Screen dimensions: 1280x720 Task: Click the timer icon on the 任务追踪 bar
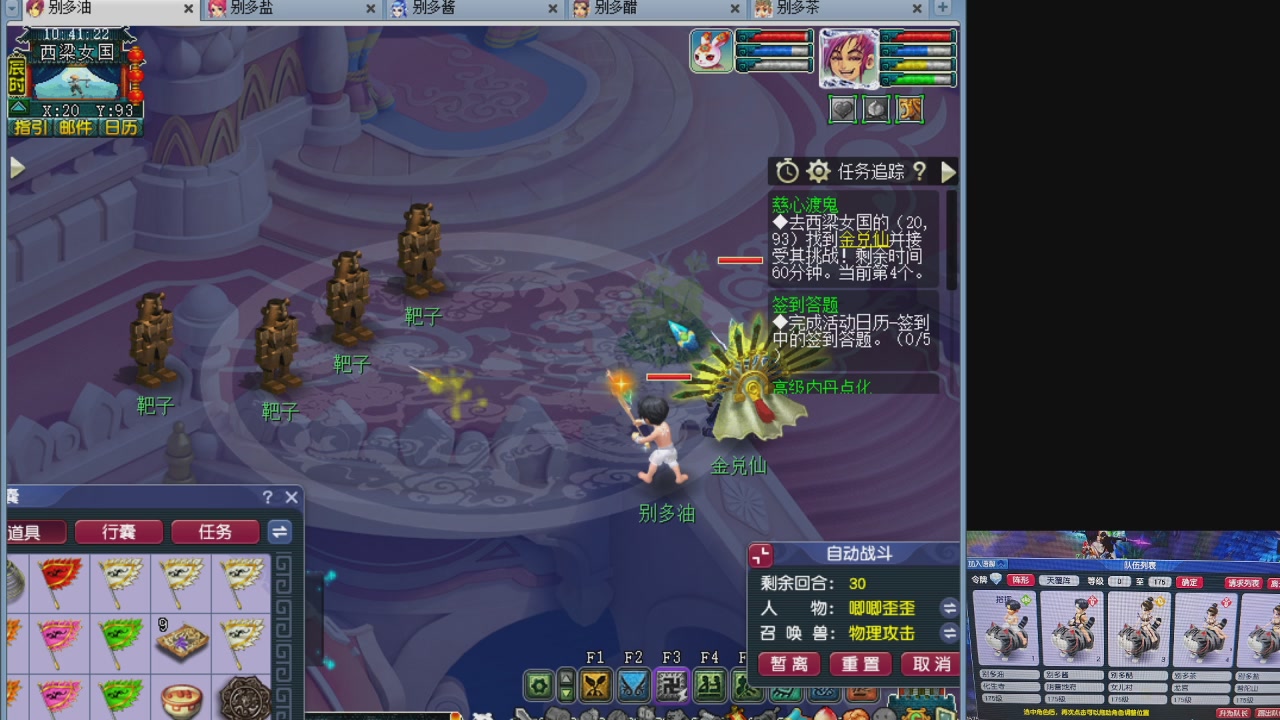coord(788,171)
